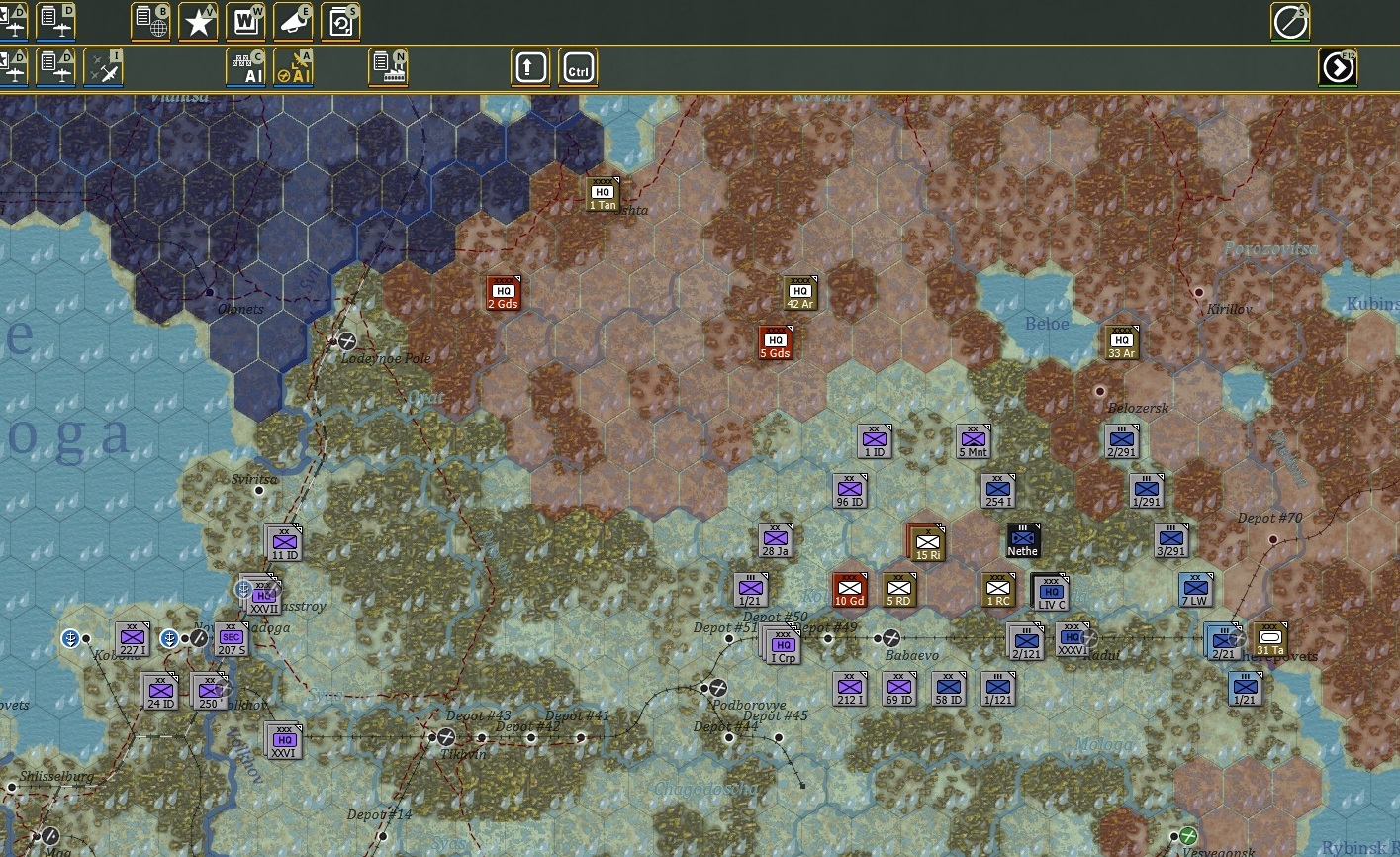
Task: Click the jump map compass icon top right
Action: coord(1291,22)
